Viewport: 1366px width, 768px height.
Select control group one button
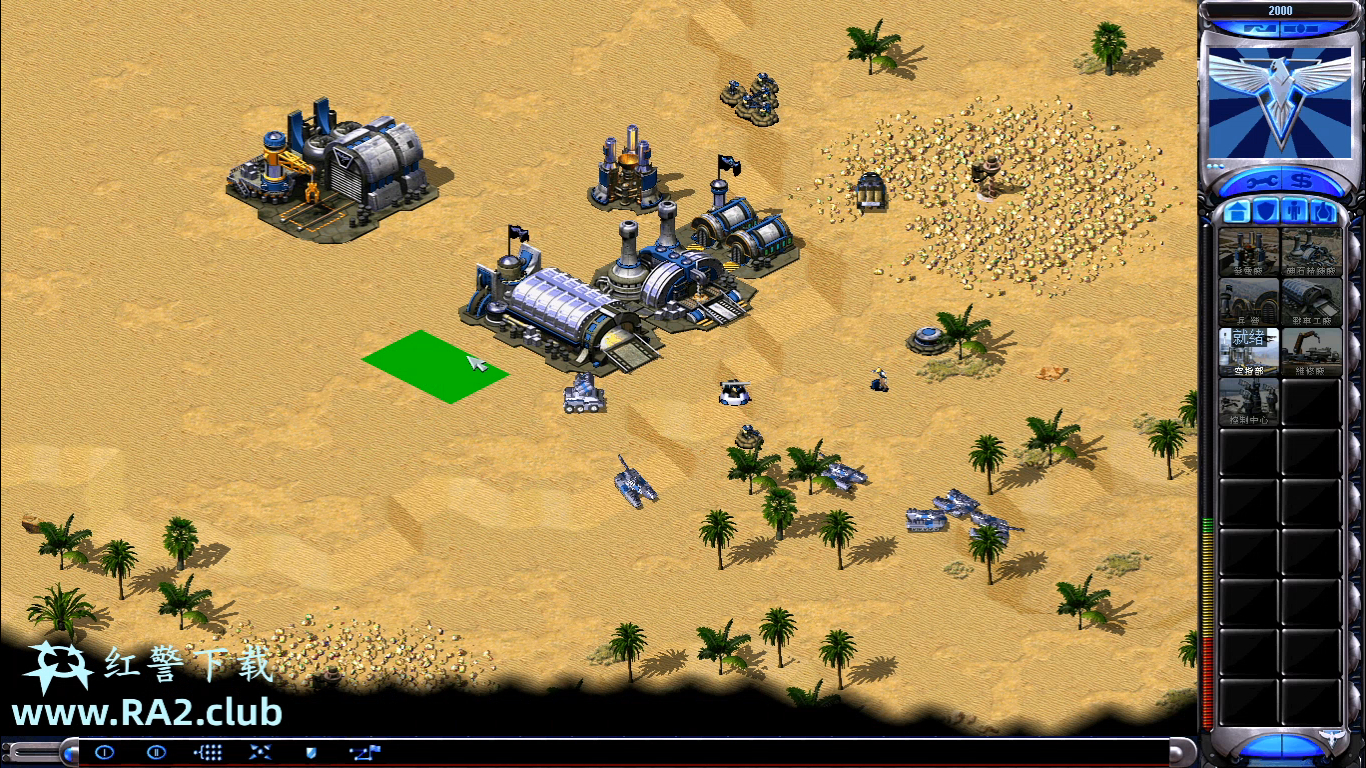[x=105, y=752]
